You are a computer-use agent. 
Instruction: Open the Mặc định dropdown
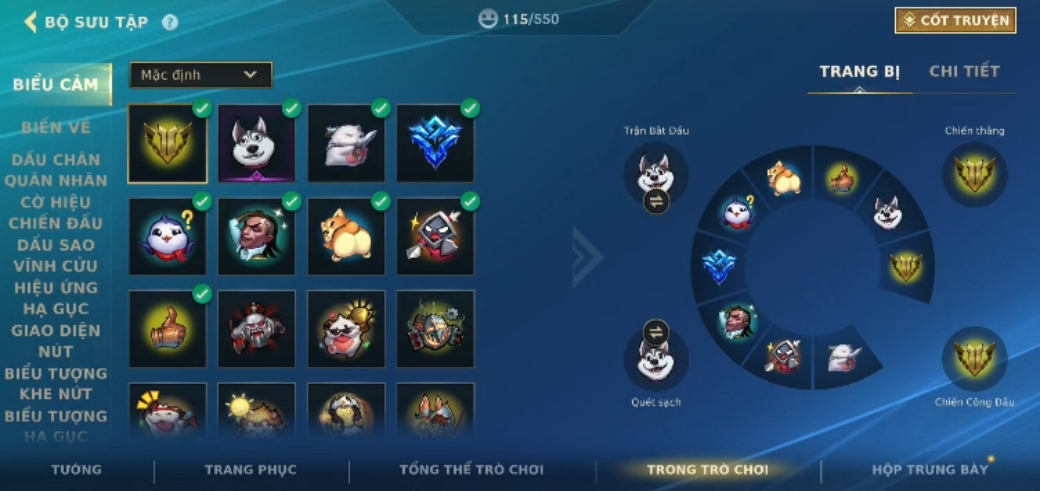[x=200, y=75]
